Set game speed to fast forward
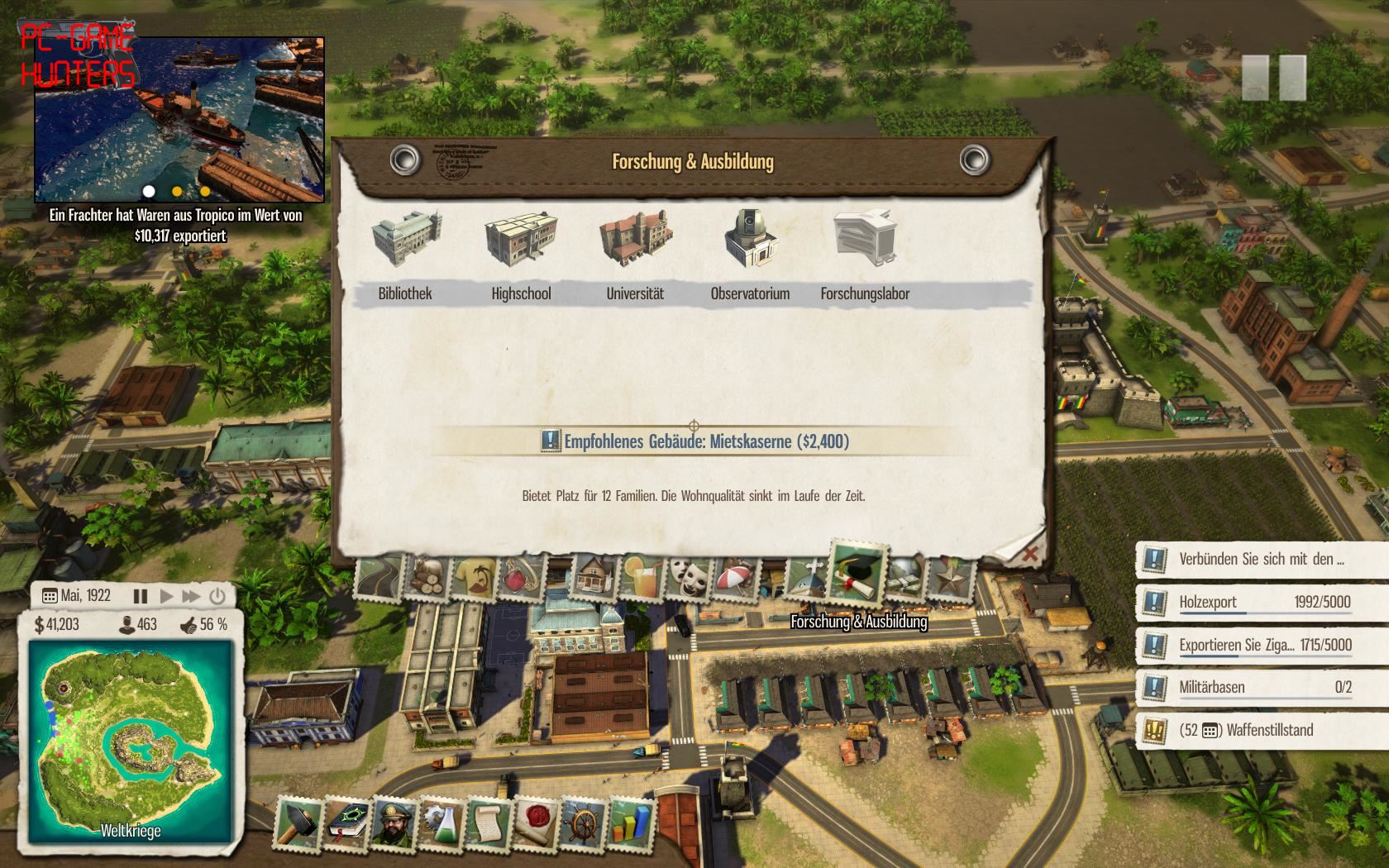The width and height of the screenshot is (1389, 868). coord(191,596)
